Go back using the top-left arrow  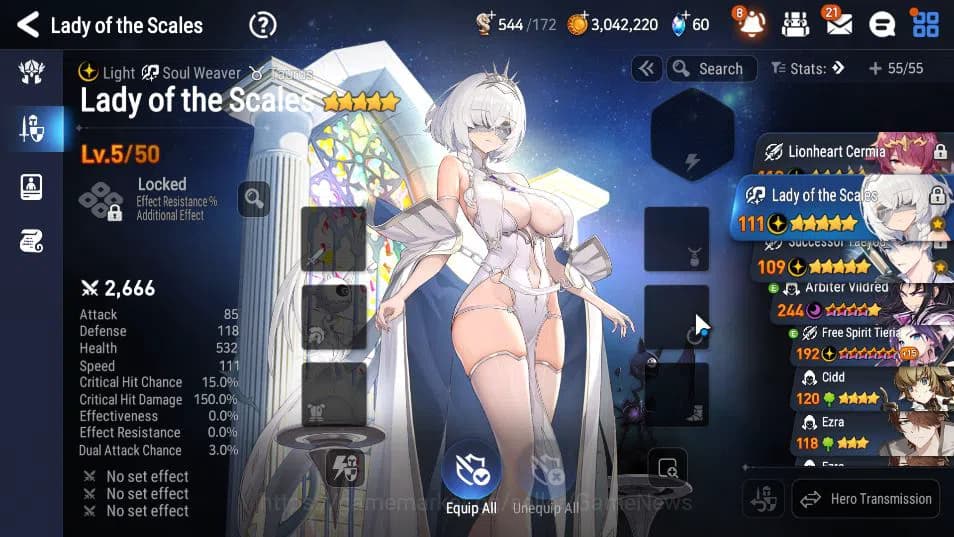coord(28,24)
